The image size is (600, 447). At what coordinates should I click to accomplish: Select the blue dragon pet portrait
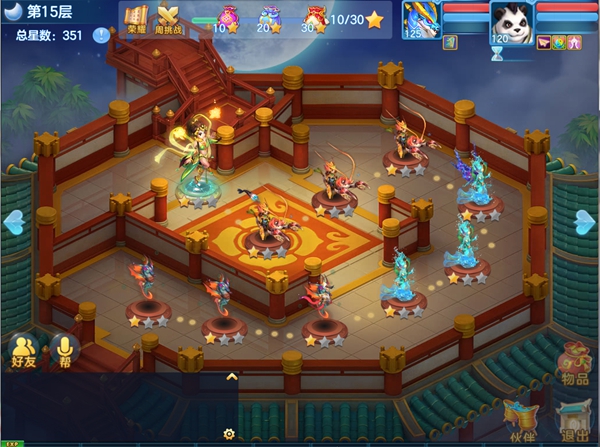tap(421, 20)
